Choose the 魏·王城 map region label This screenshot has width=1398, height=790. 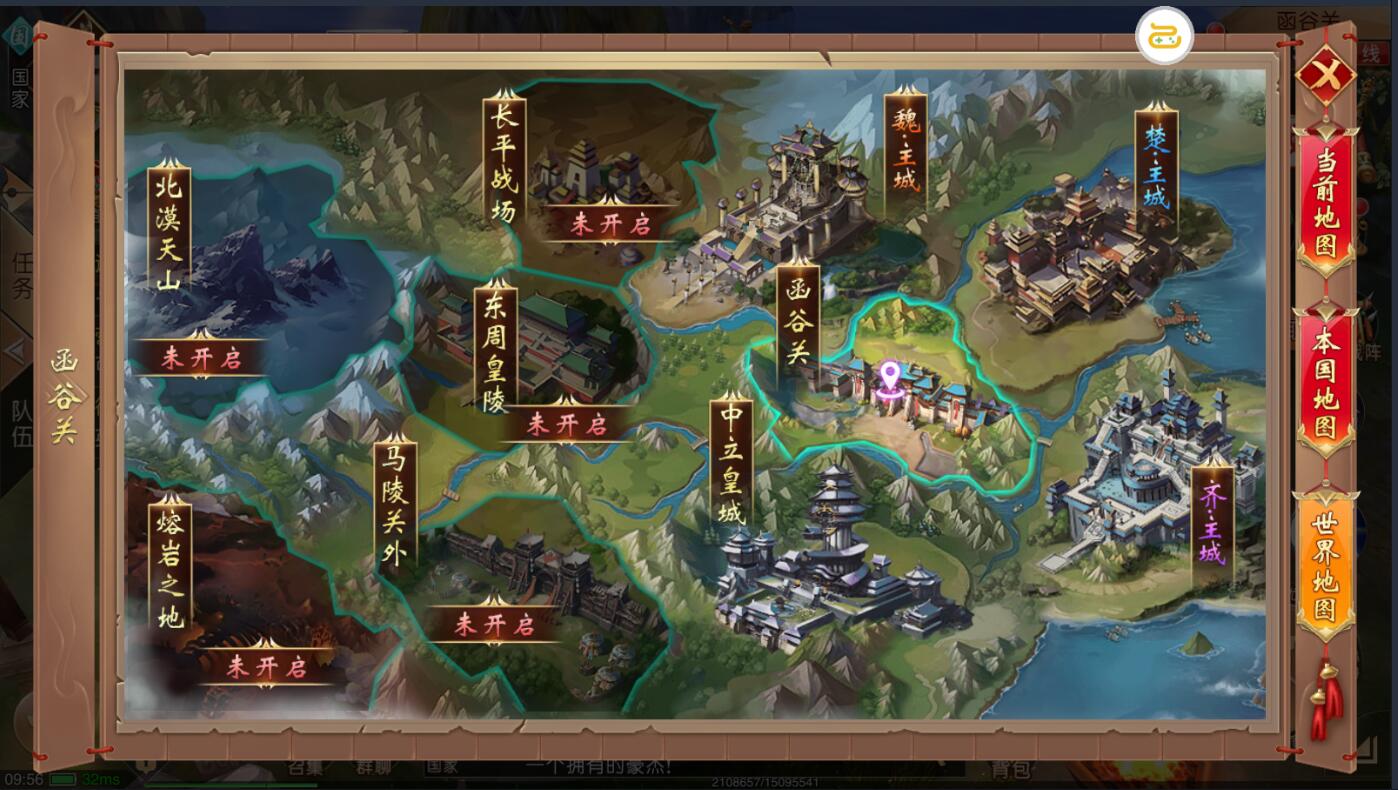click(x=905, y=155)
